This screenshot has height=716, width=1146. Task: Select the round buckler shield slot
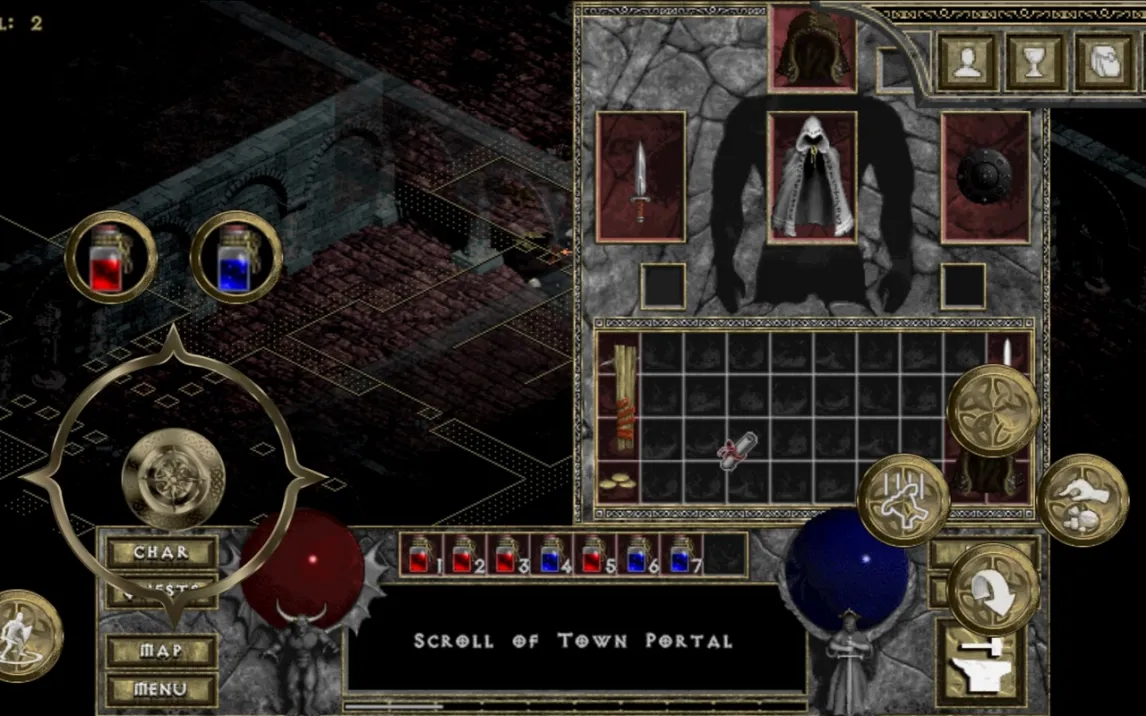tap(985, 177)
